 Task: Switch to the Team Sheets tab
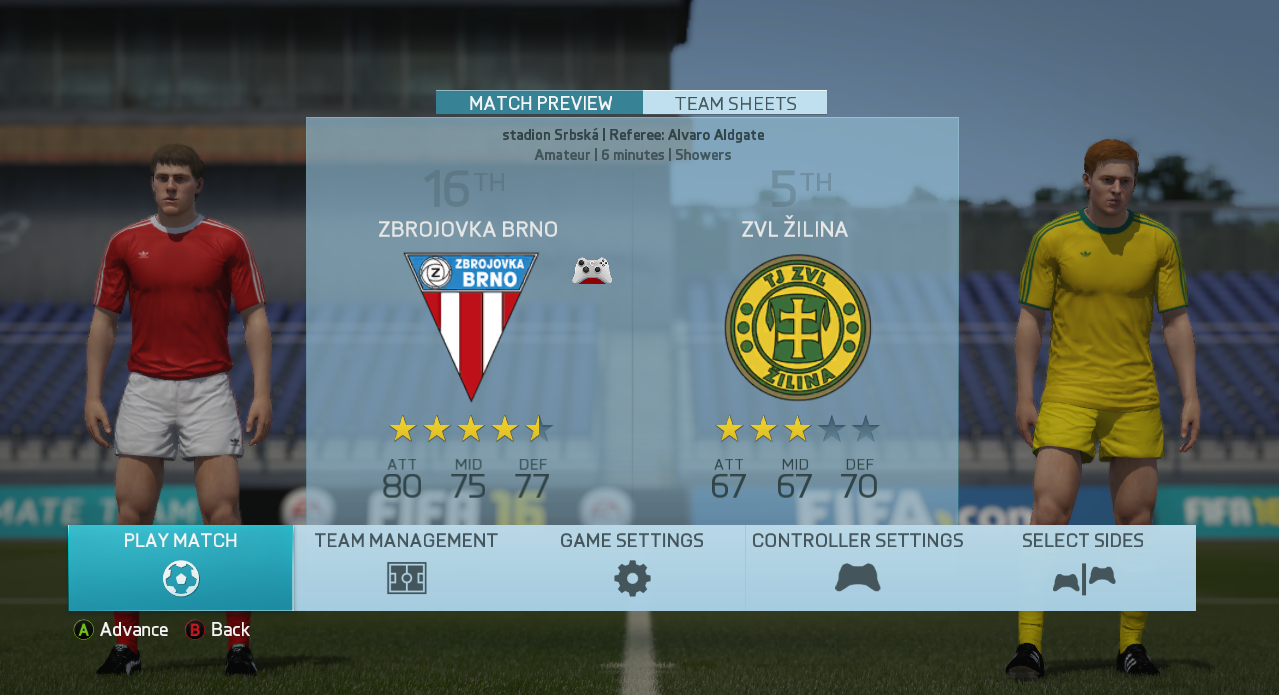pyautogui.click(x=735, y=103)
